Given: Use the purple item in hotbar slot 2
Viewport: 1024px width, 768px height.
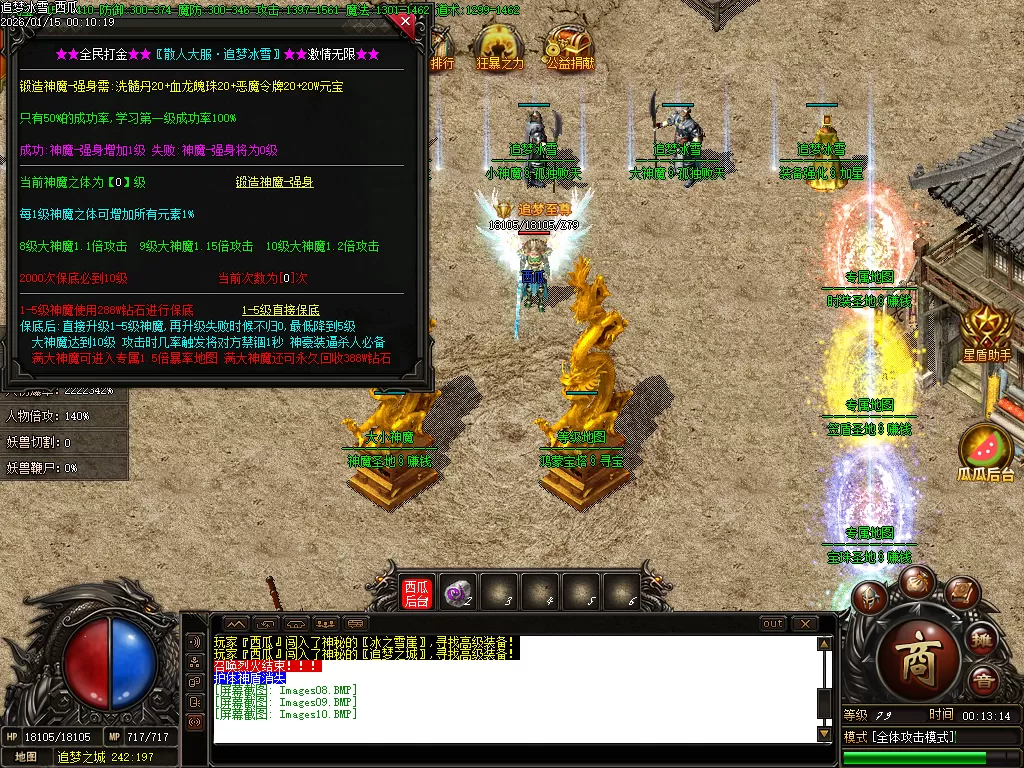Looking at the screenshot, I should point(458,592).
